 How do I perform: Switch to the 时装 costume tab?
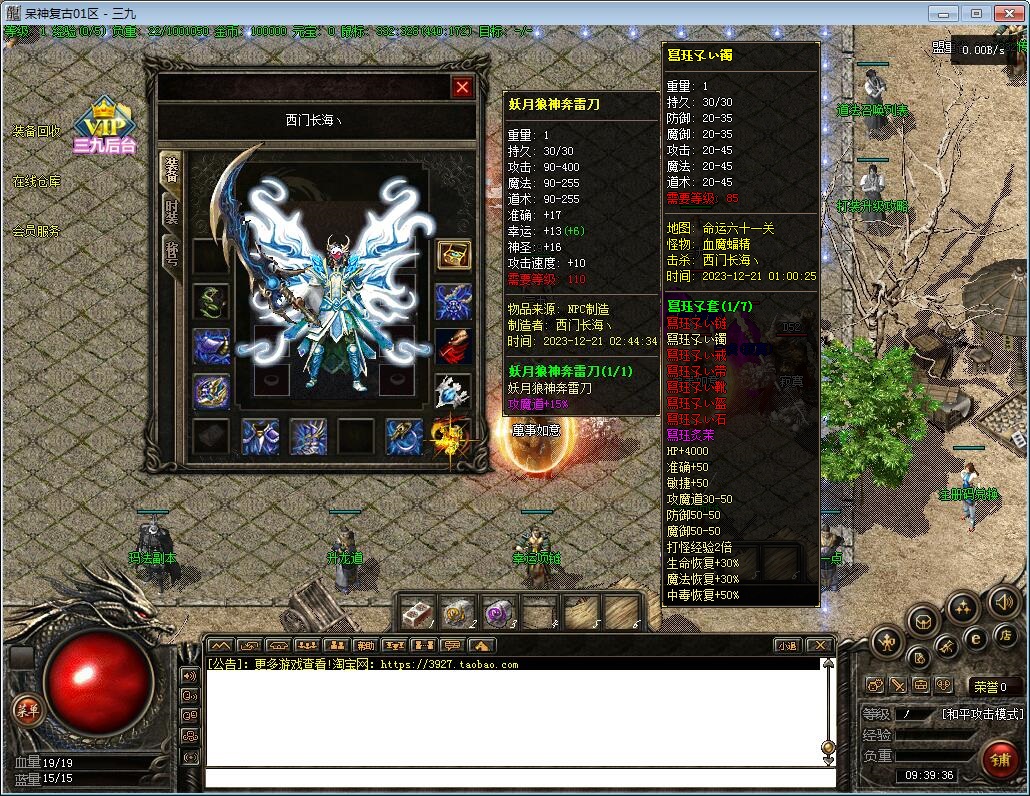click(x=172, y=211)
